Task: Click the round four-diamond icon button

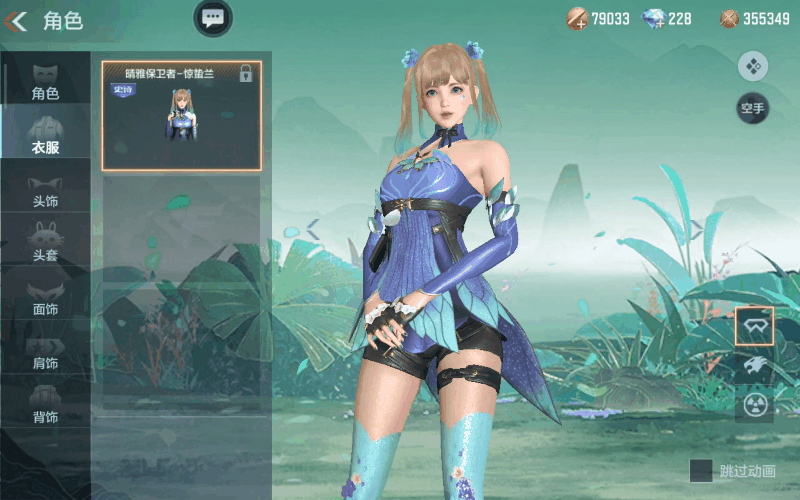Action: tap(752, 67)
